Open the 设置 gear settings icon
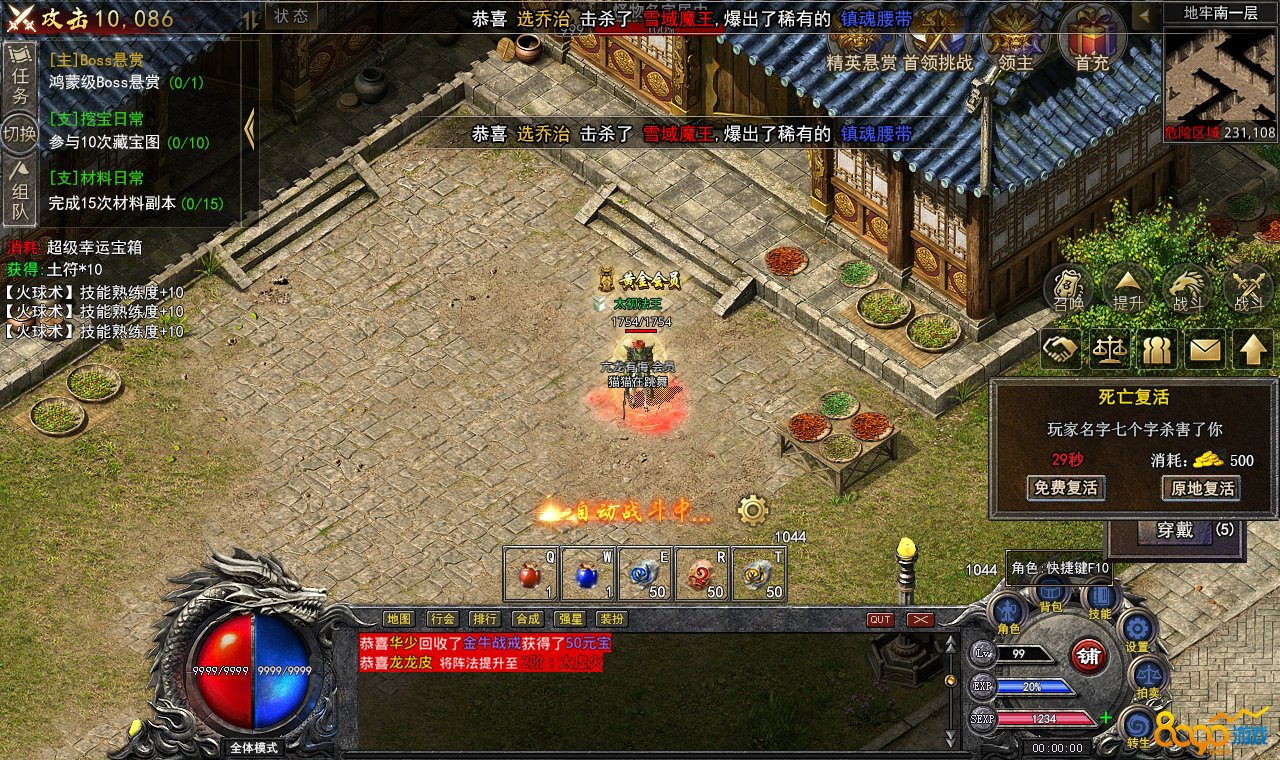 coord(1137,632)
